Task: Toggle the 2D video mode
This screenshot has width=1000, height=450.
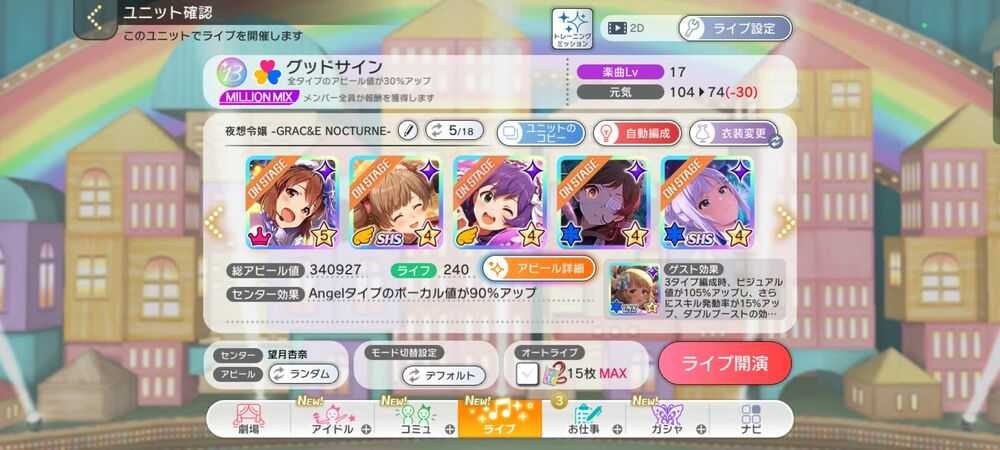Action: (627, 28)
